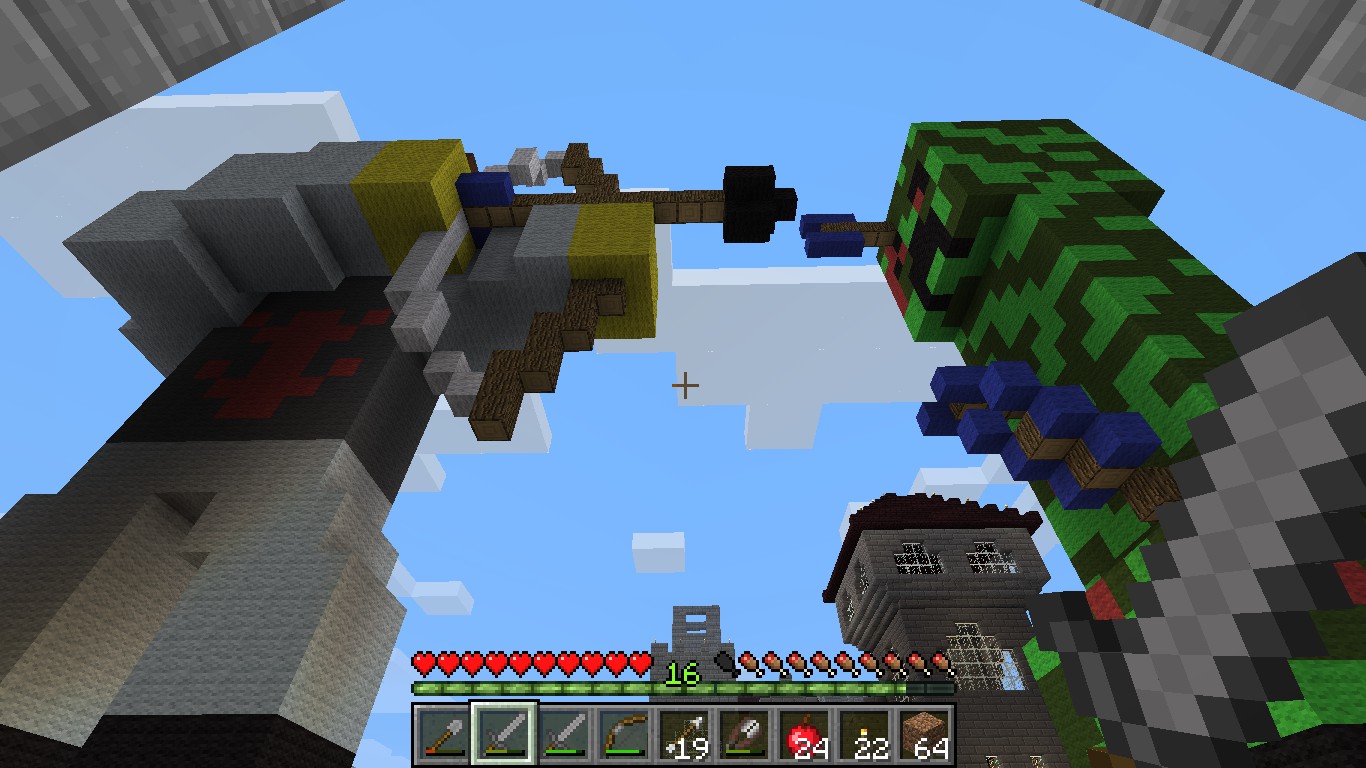Select the stack of 19 arrows
This screenshot has height=768, width=1366.
(682, 735)
